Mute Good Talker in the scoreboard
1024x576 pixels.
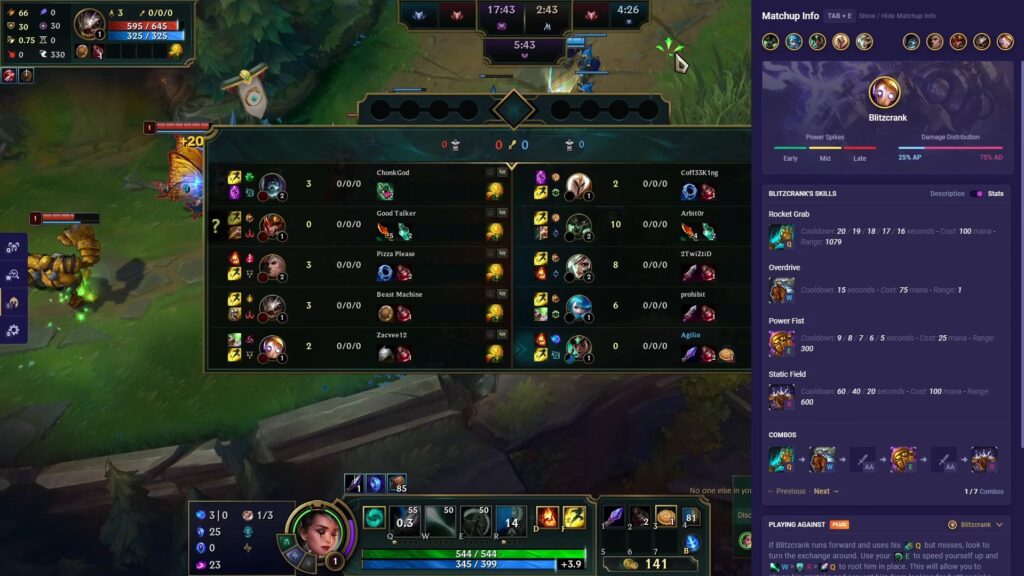click(x=491, y=213)
